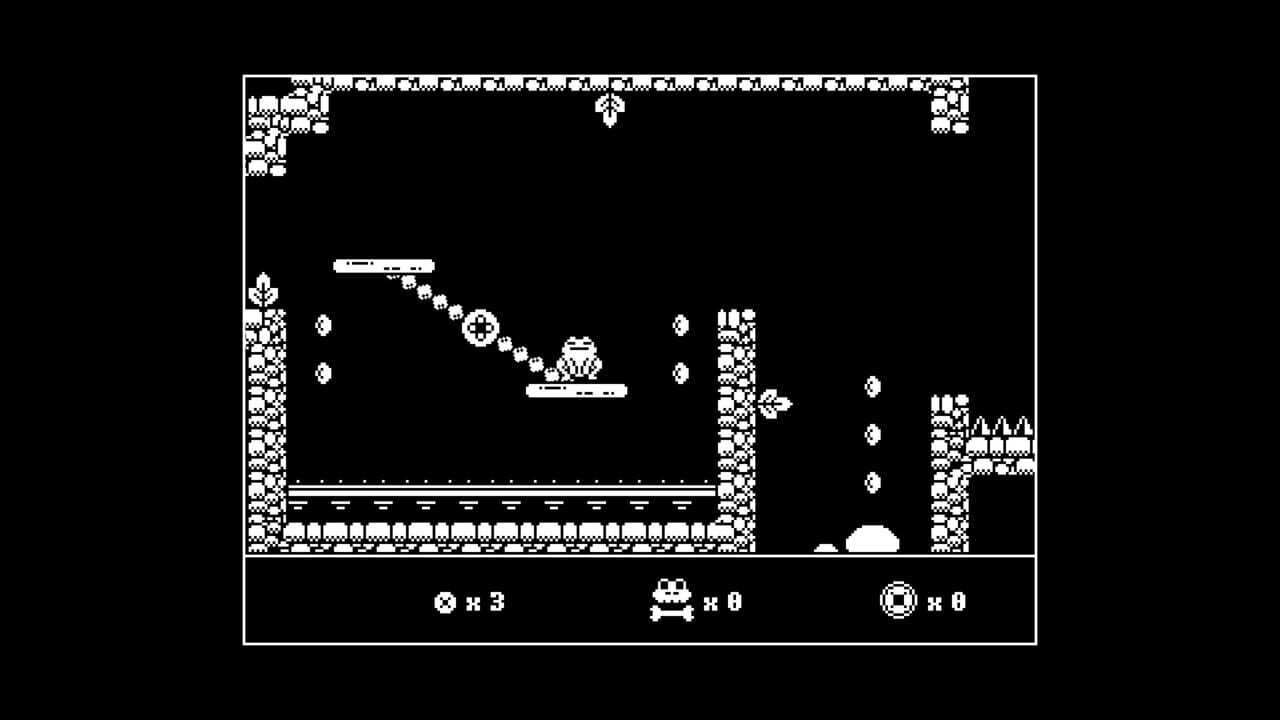Click the topmost gem in the right-side vertical gem column
This screenshot has width=1280, height=720.
(x=873, y=387)
